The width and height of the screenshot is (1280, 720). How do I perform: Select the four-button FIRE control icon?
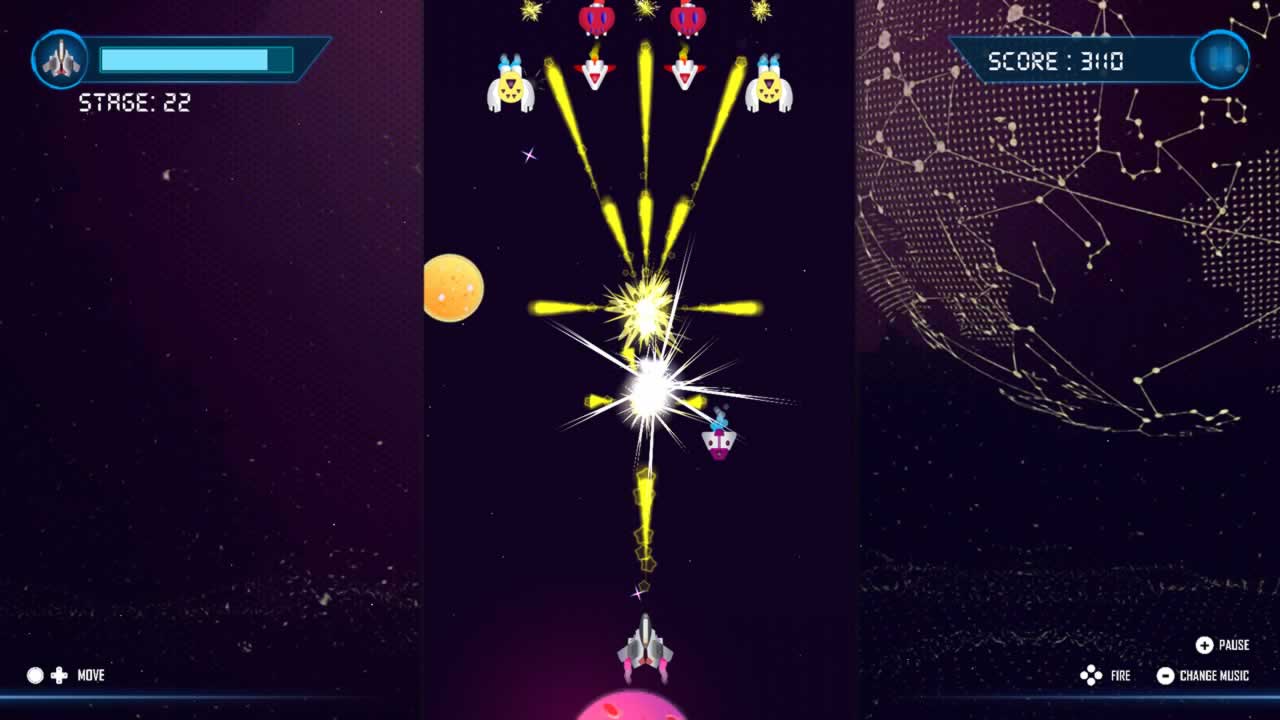[1093, 675]
